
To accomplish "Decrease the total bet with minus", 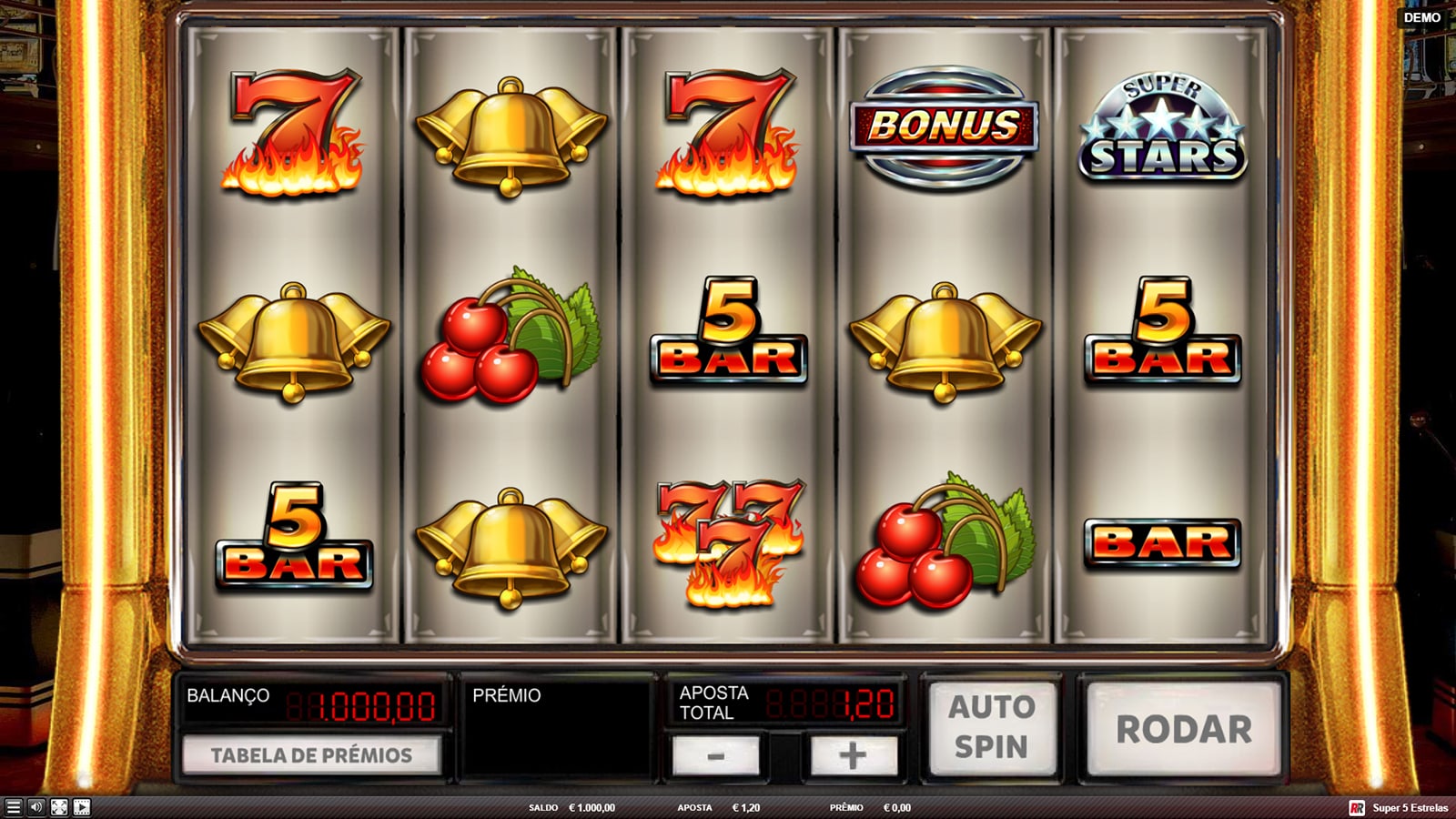I will (x=715, y=756).
